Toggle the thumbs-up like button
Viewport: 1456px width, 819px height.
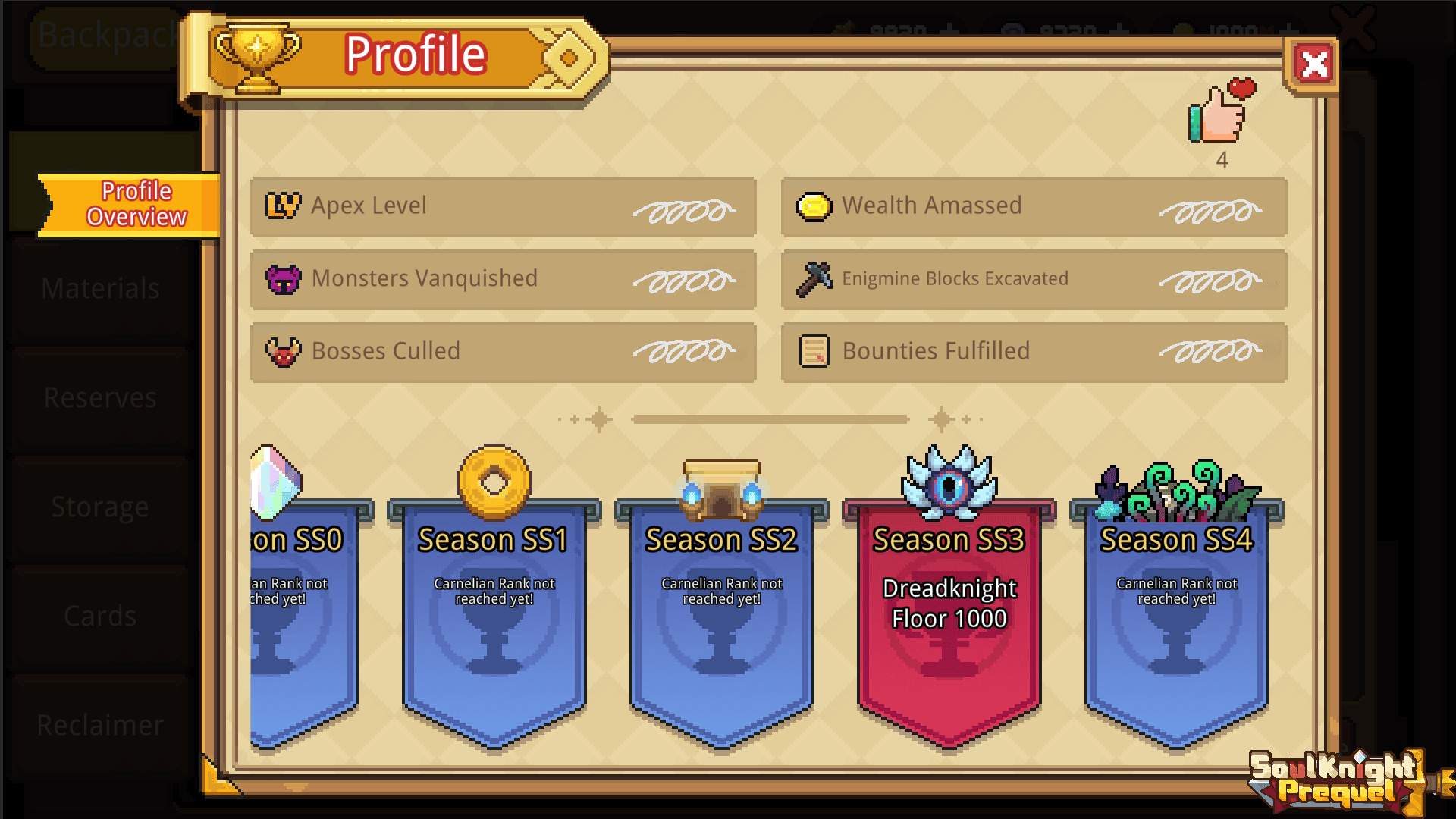tap(1215, 116)
